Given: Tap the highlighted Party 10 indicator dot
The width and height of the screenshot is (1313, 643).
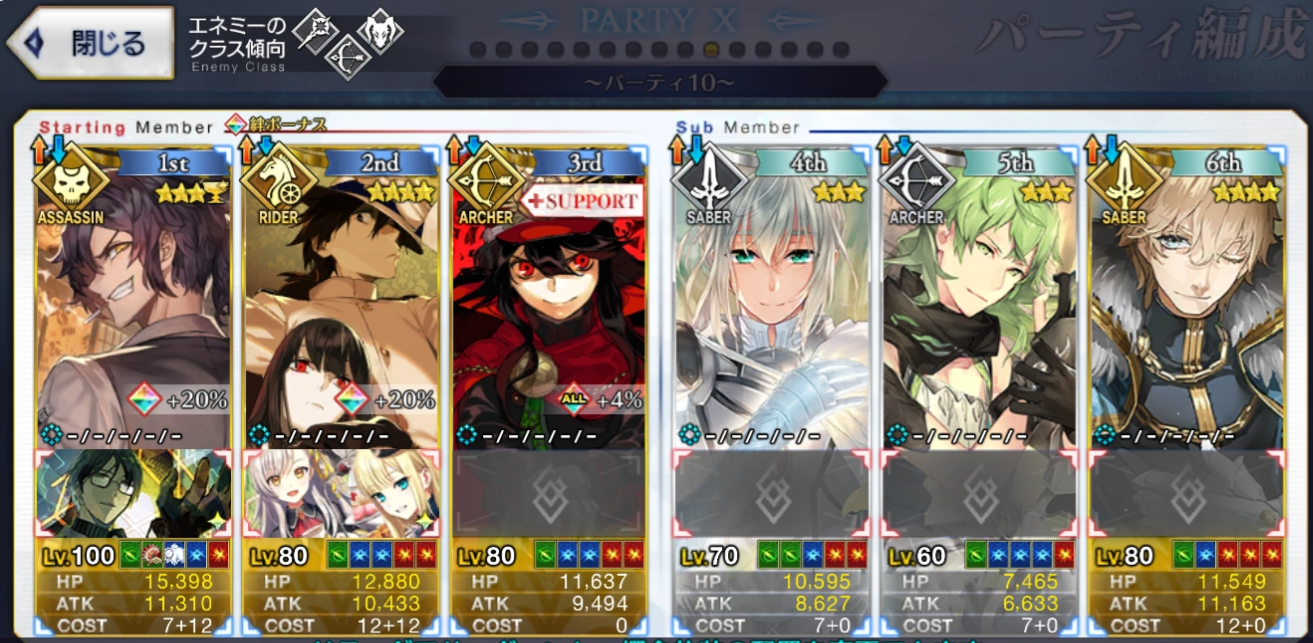Looking at the screenshot, I should point(711,49).
